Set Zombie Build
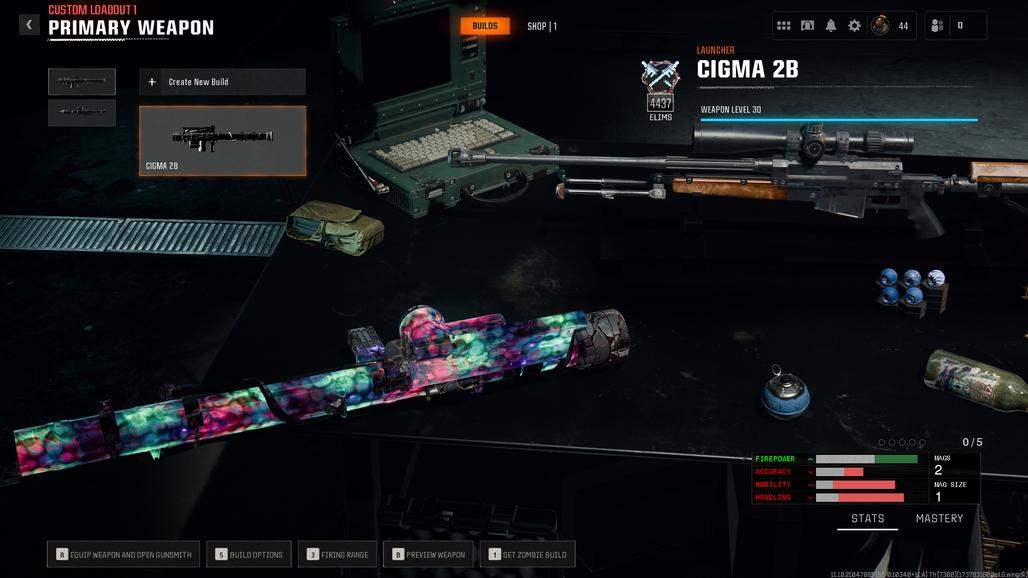 pyautogui.click(x=527, y=554)
